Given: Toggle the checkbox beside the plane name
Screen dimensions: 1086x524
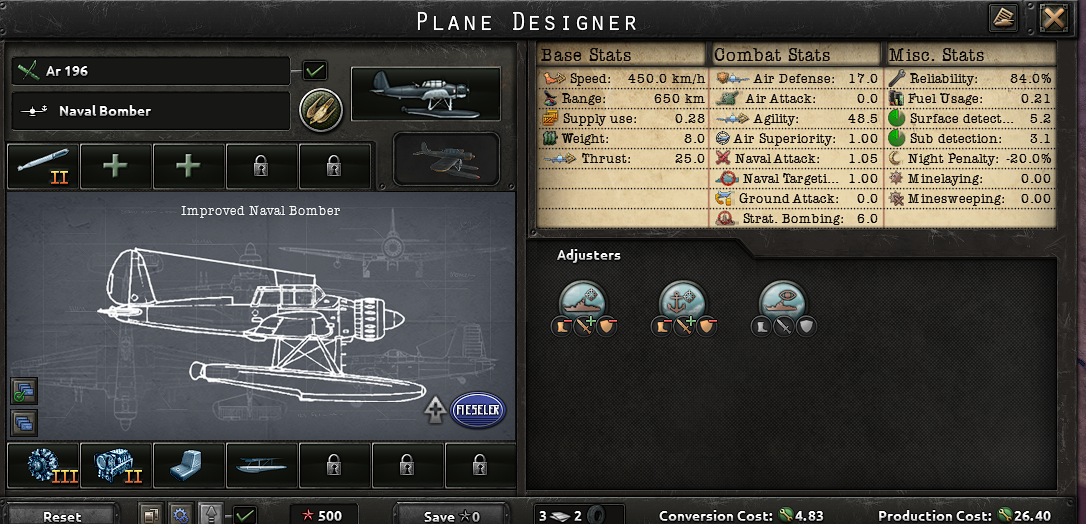Looking at the screenshot, I should [x=315, y=71].
